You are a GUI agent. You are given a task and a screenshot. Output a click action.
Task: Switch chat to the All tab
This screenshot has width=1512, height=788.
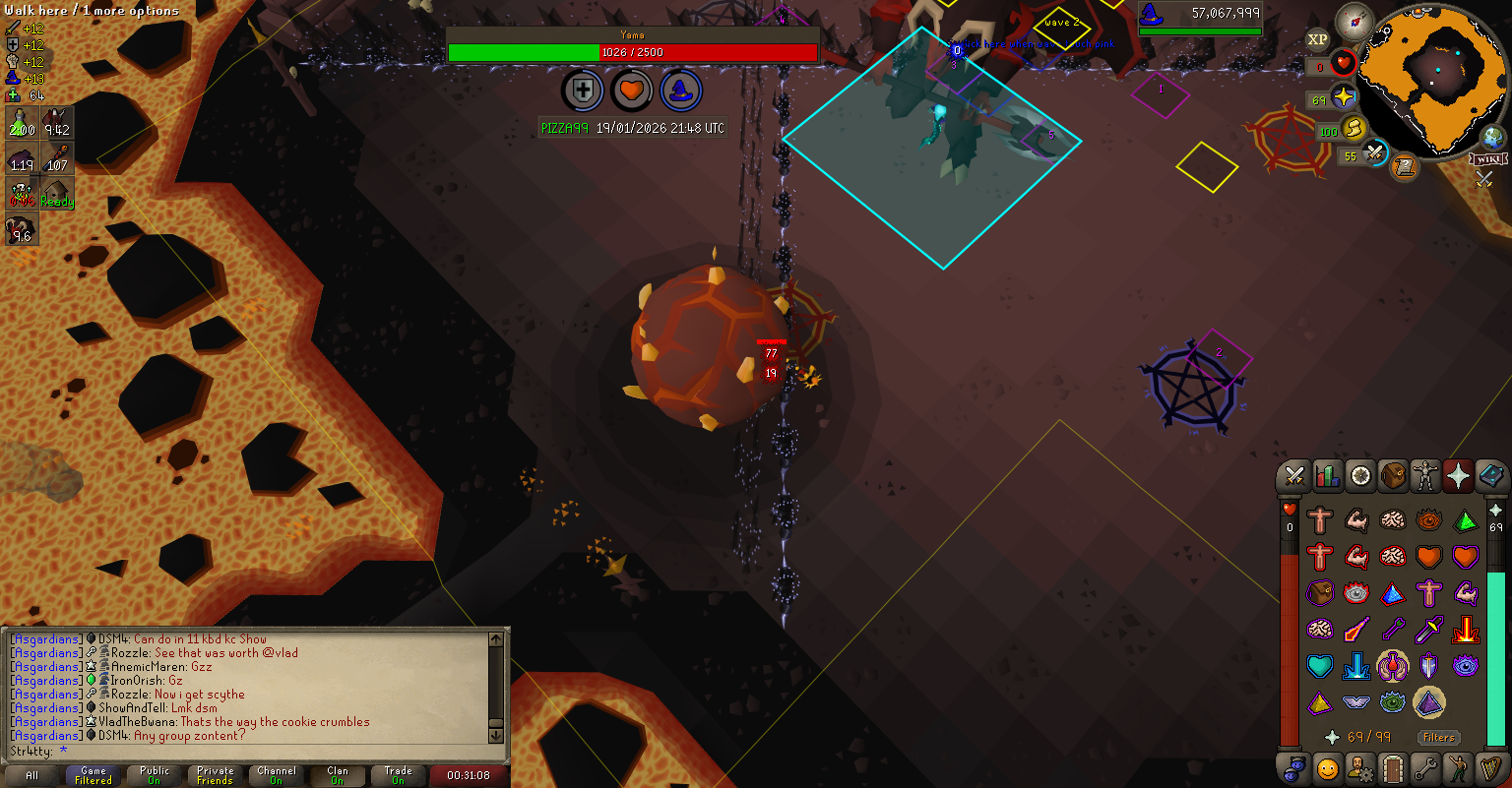pos(32,775)
